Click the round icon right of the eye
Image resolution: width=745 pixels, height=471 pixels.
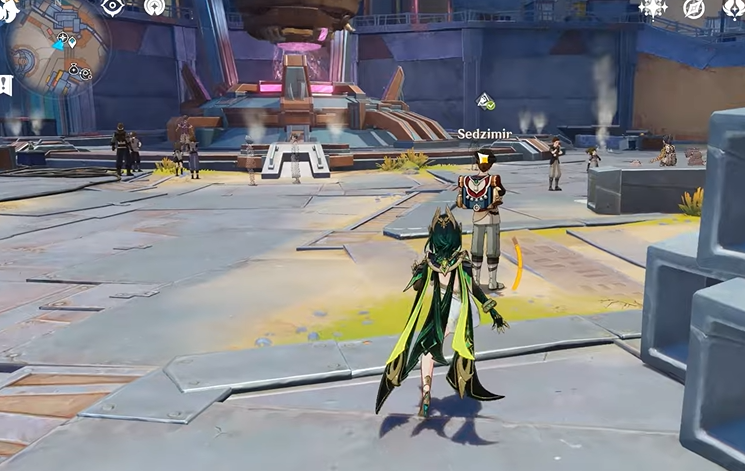point(155,7)
